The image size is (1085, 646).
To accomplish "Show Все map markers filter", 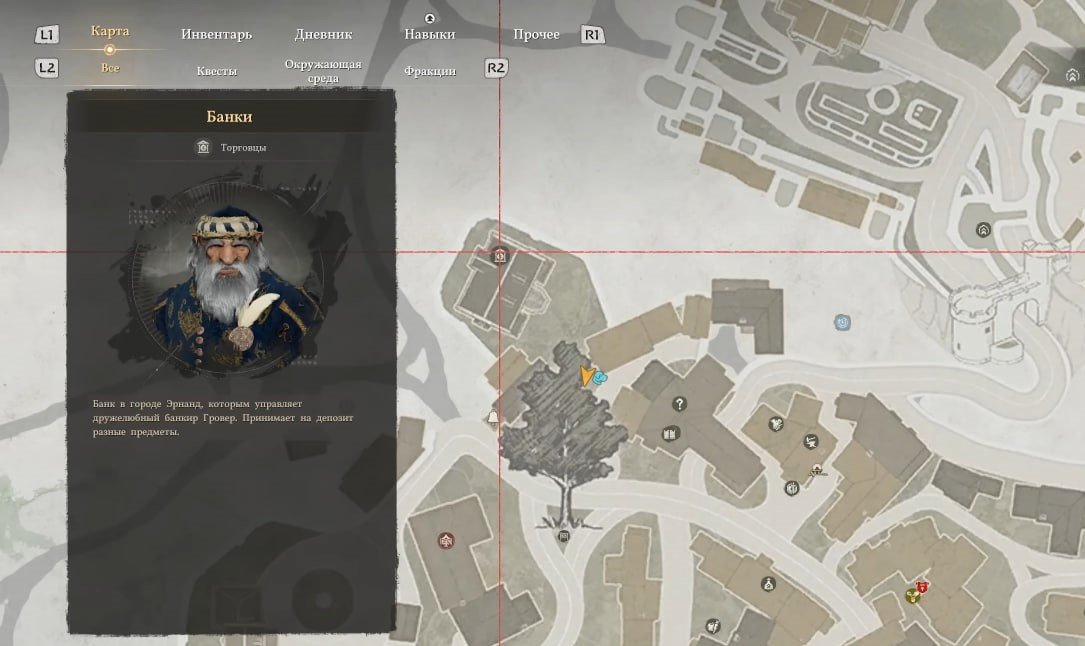I will 110,68.
